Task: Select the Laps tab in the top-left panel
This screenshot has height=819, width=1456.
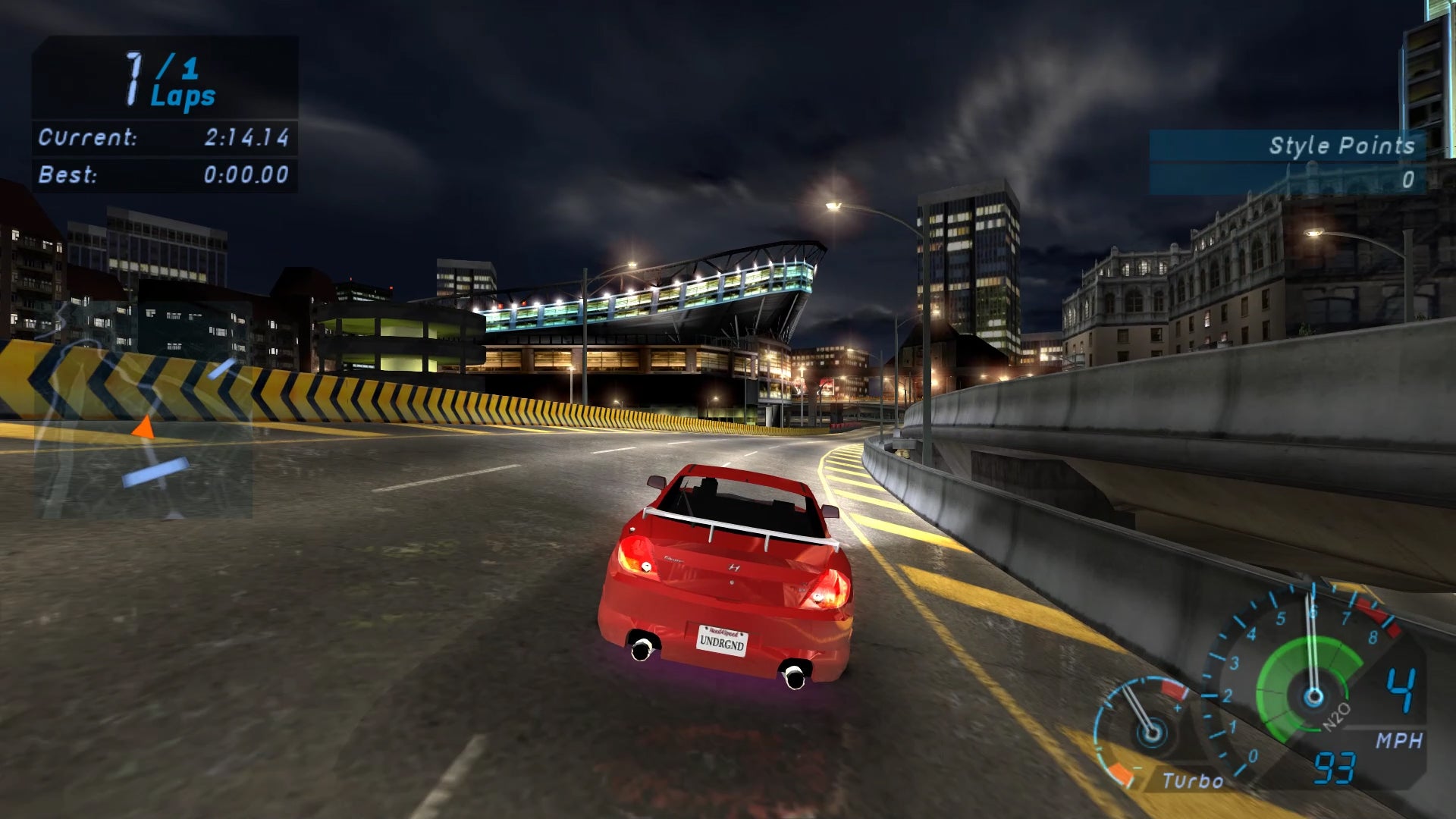Action: 182,96
